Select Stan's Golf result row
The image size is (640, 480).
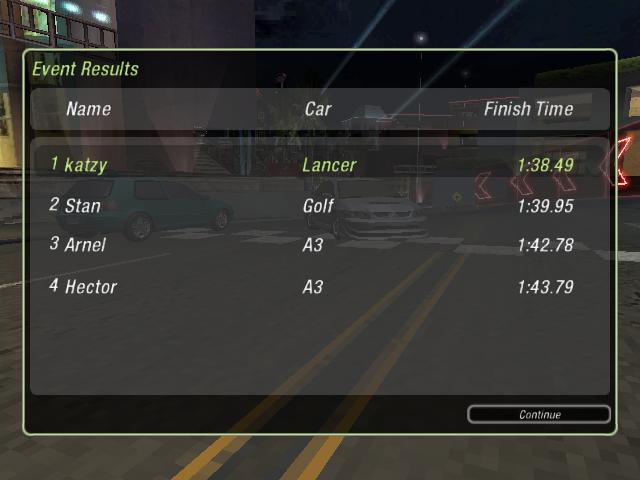click(320, 206)
